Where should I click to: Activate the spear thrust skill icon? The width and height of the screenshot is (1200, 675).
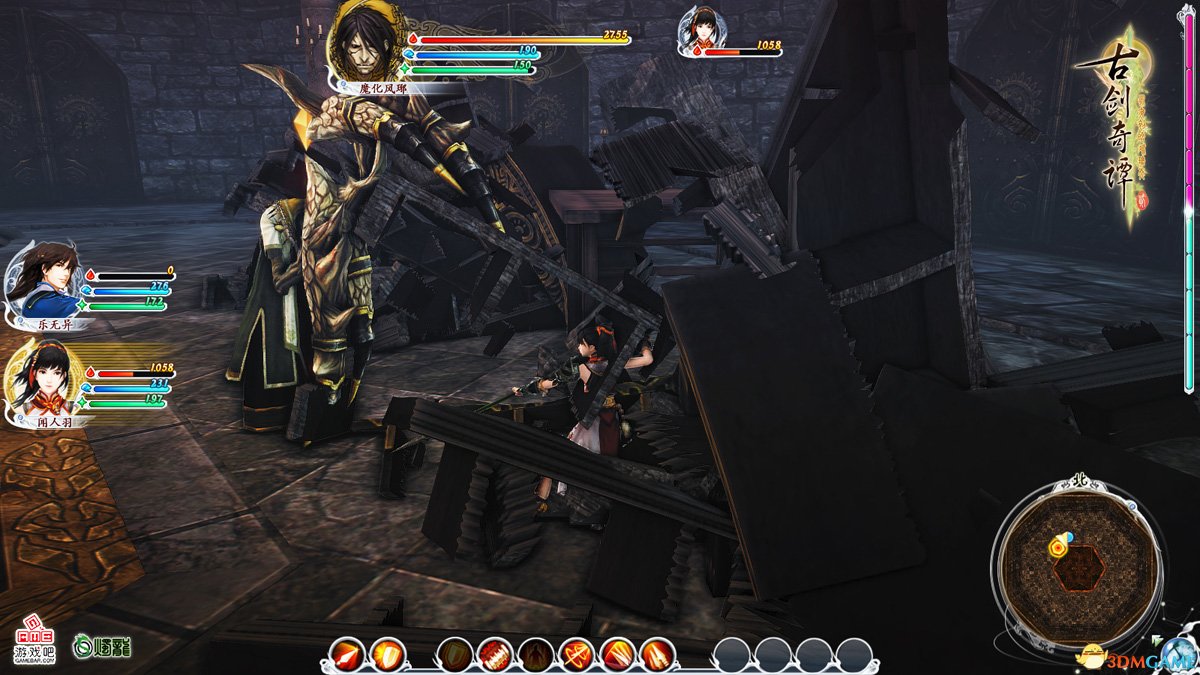(x=345, y=655)
